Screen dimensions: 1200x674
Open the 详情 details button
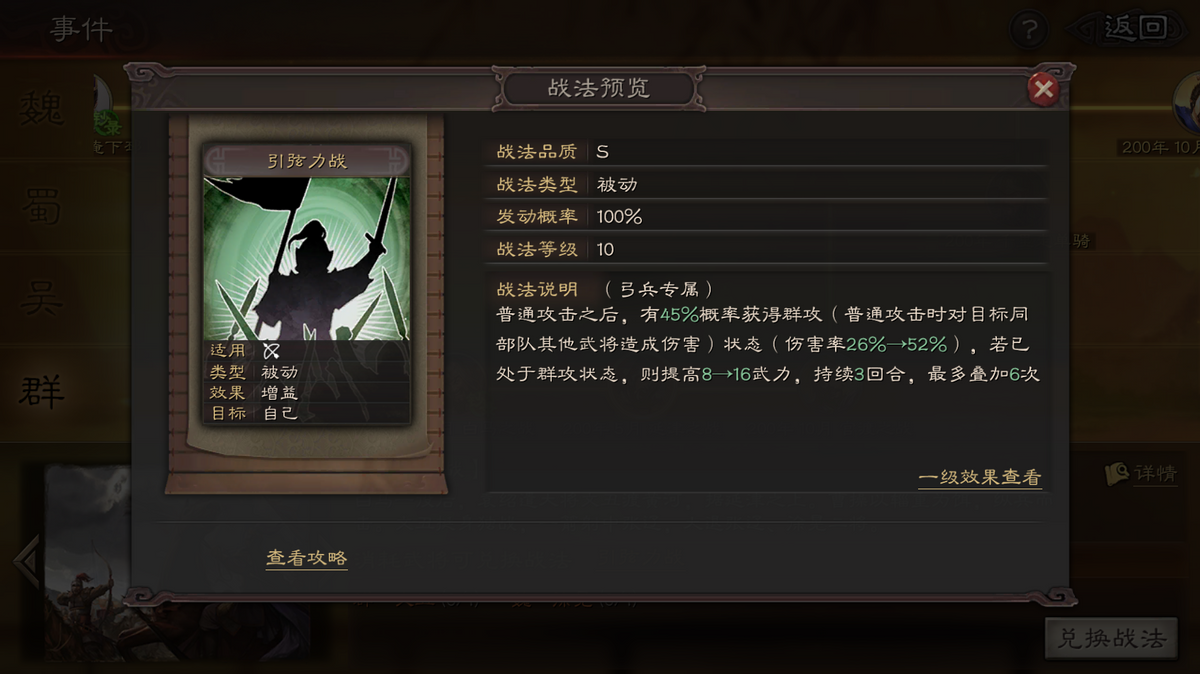1142,474
